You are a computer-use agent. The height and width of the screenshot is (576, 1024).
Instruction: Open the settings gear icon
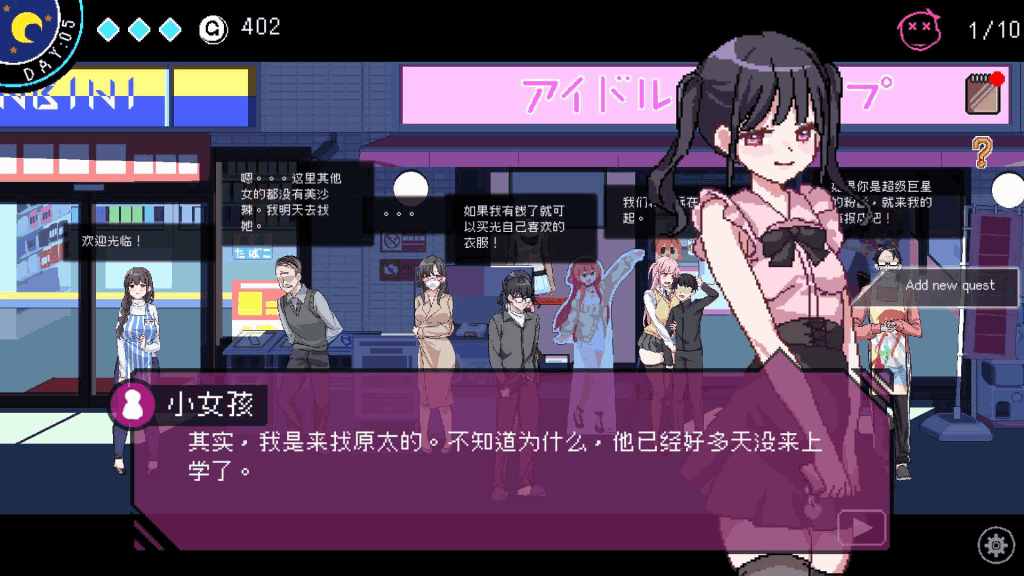(995, 545)
